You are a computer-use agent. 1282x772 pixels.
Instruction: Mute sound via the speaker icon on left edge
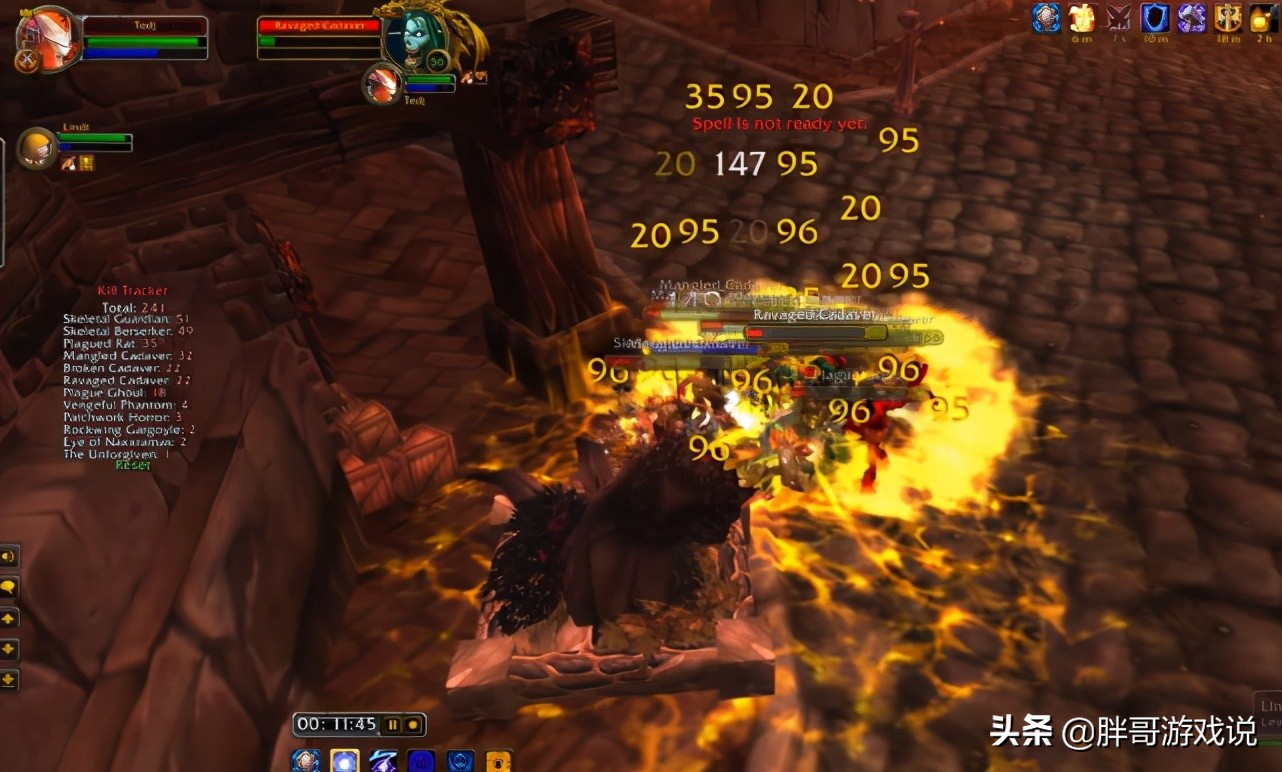10,556
